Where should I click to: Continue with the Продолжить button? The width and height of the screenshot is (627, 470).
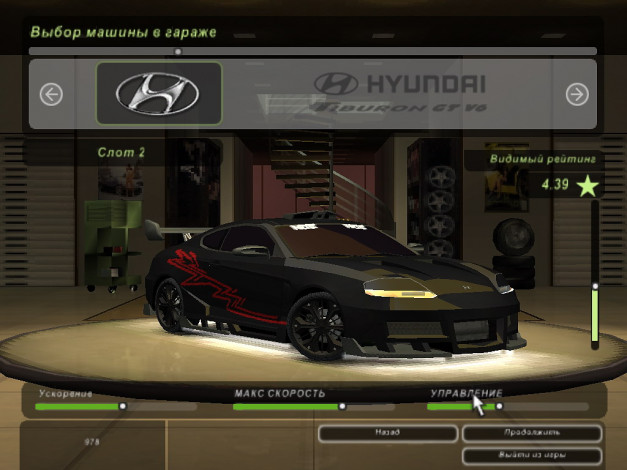click(x=532, y=433)
